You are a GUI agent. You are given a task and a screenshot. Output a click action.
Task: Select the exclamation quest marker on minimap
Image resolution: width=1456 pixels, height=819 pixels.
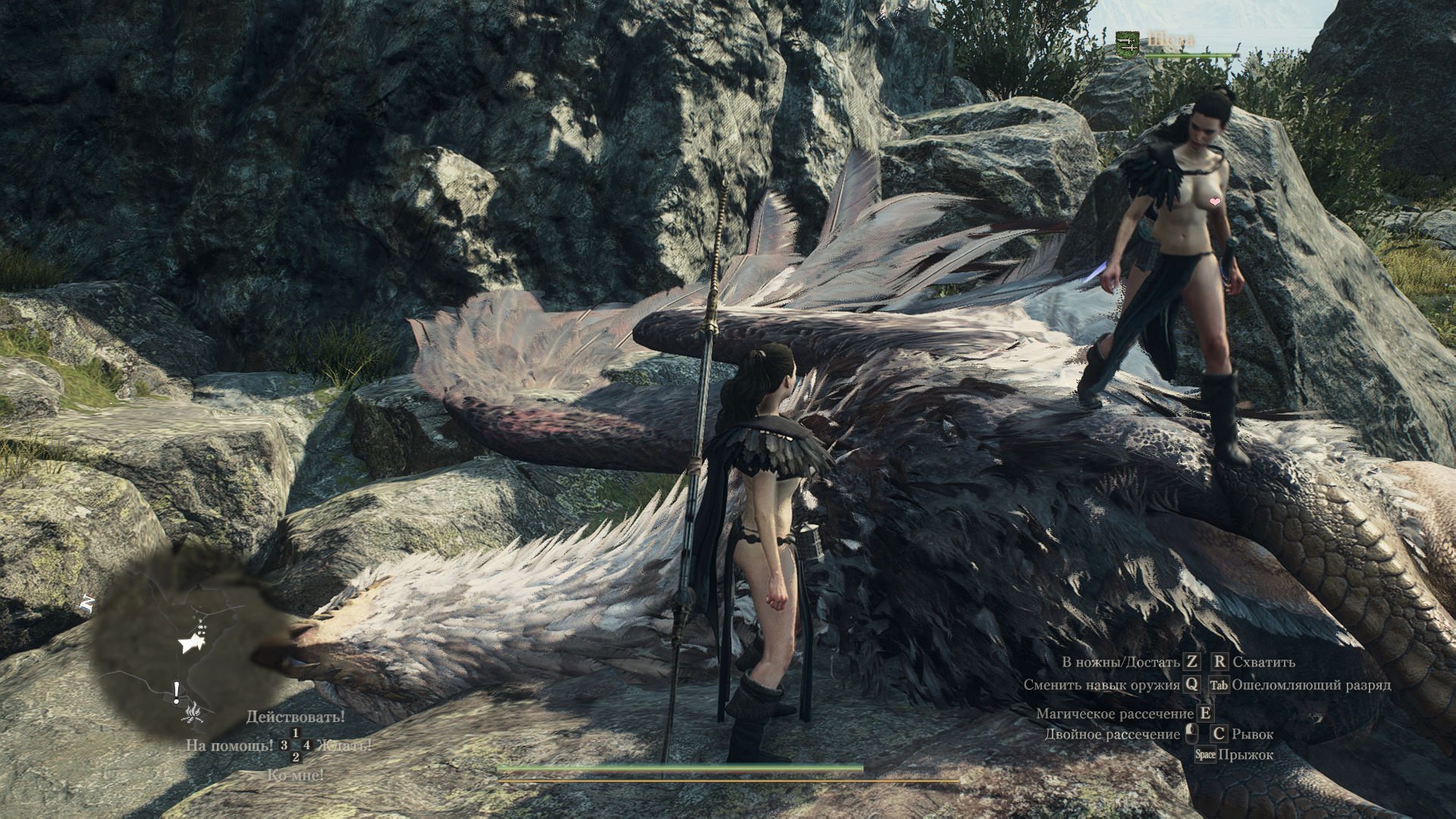tap(177, 691)
